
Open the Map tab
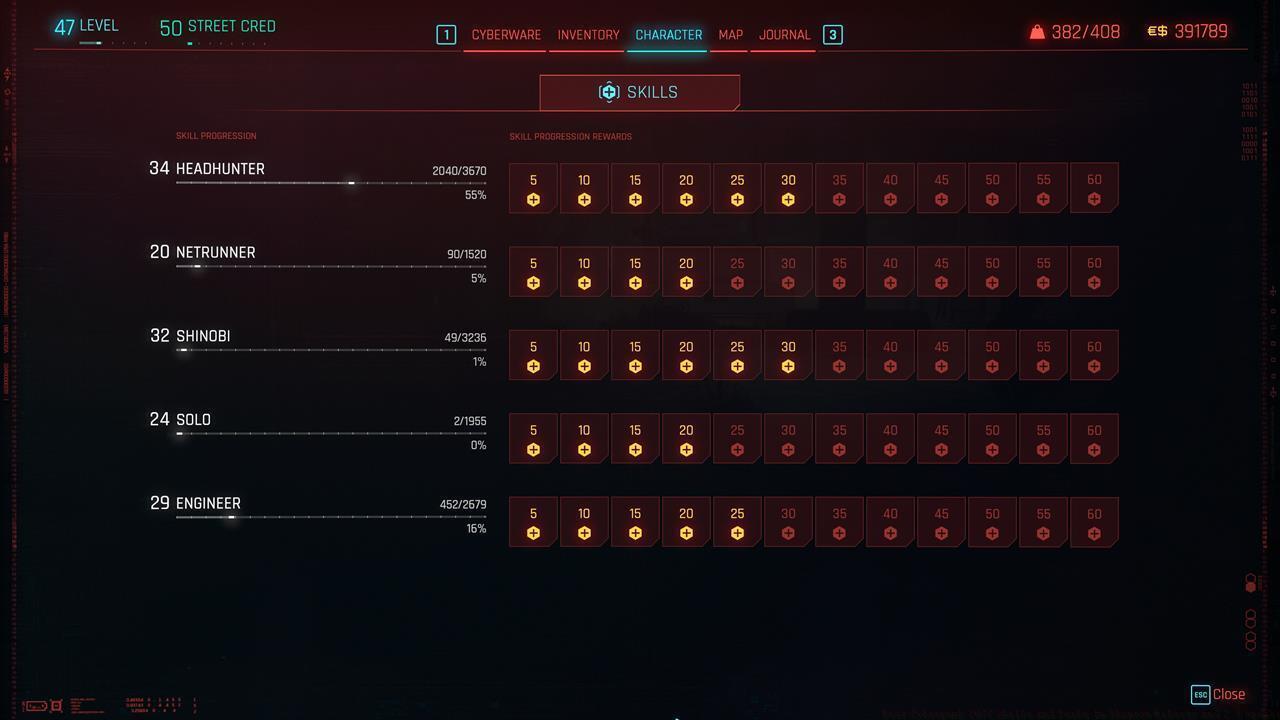[x=729, y=34]
